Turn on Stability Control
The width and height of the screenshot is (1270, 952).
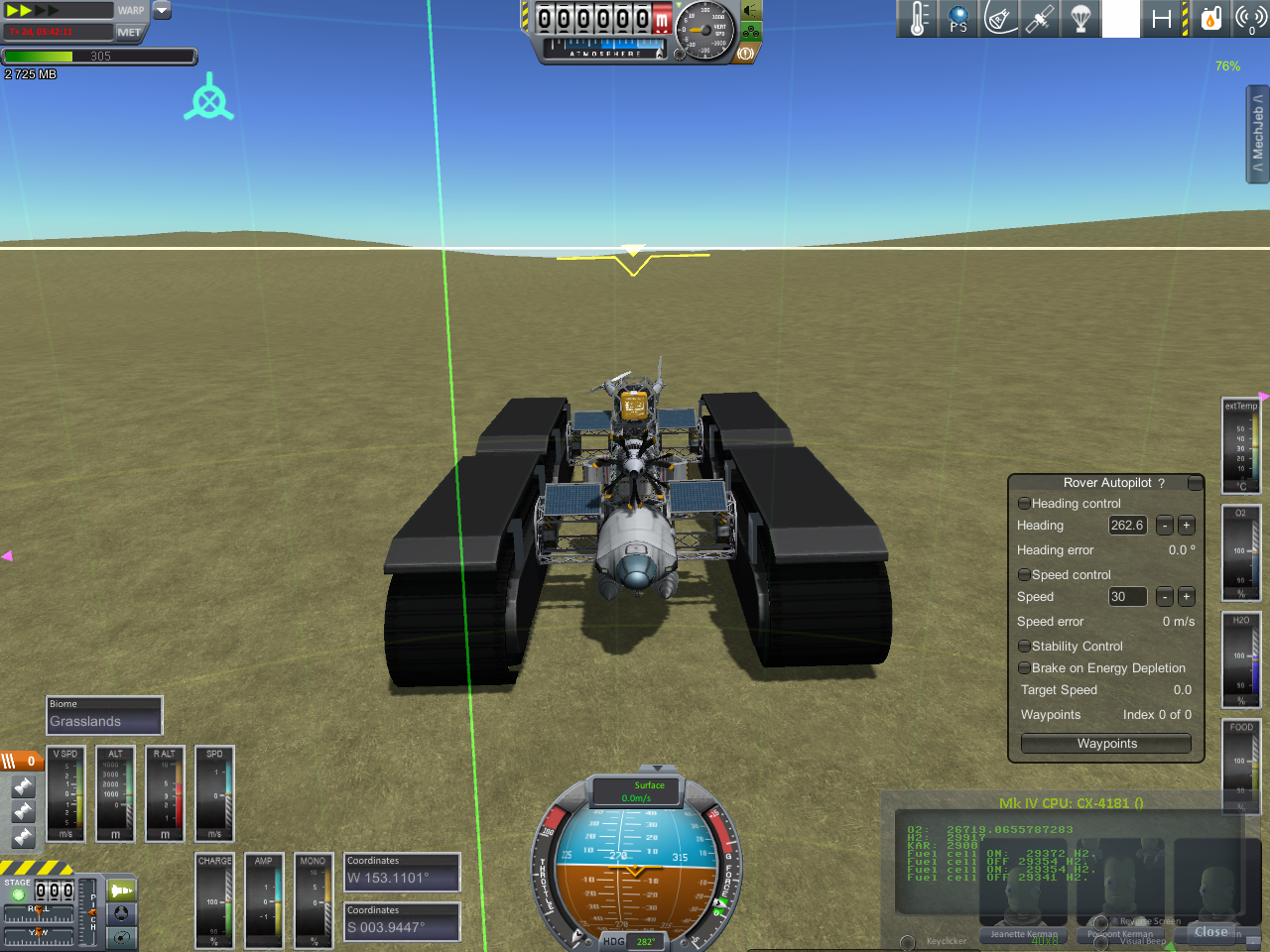pyautogui.click(x=1024, y=647)
